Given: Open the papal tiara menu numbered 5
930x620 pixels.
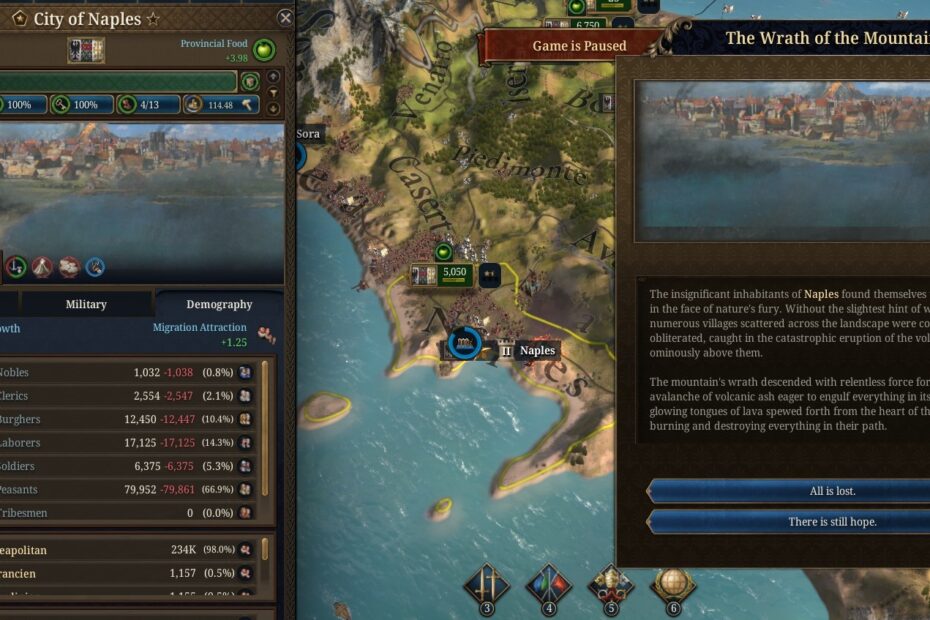Looking at the screenshot, I should 611,586.
